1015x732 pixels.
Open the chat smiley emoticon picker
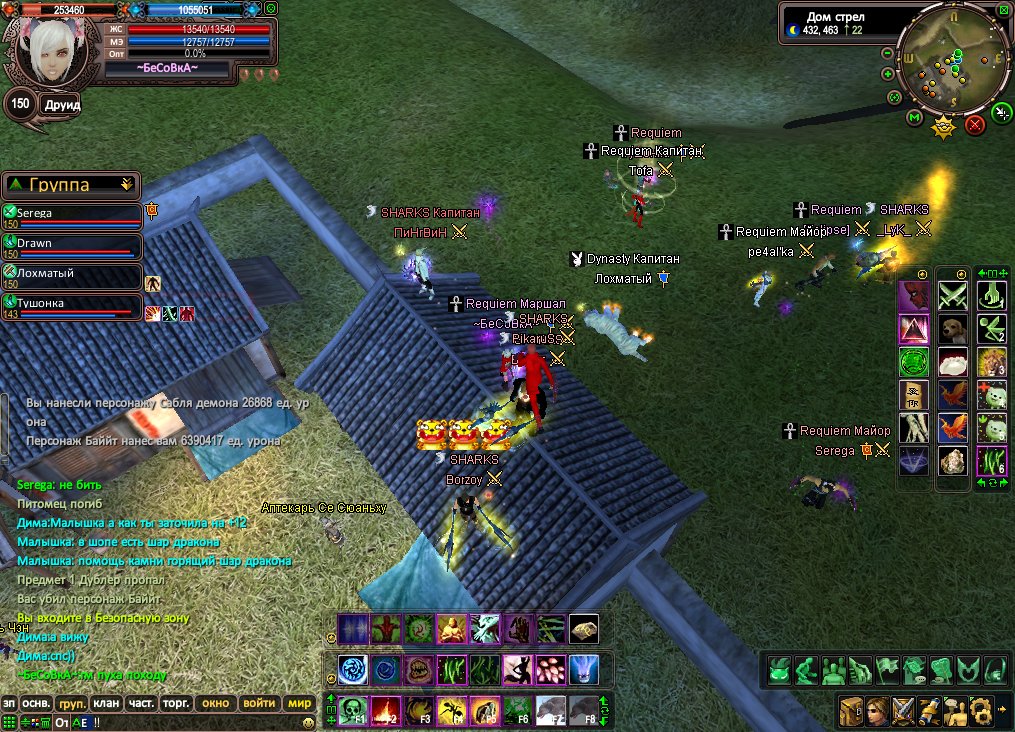click(308, 722)
